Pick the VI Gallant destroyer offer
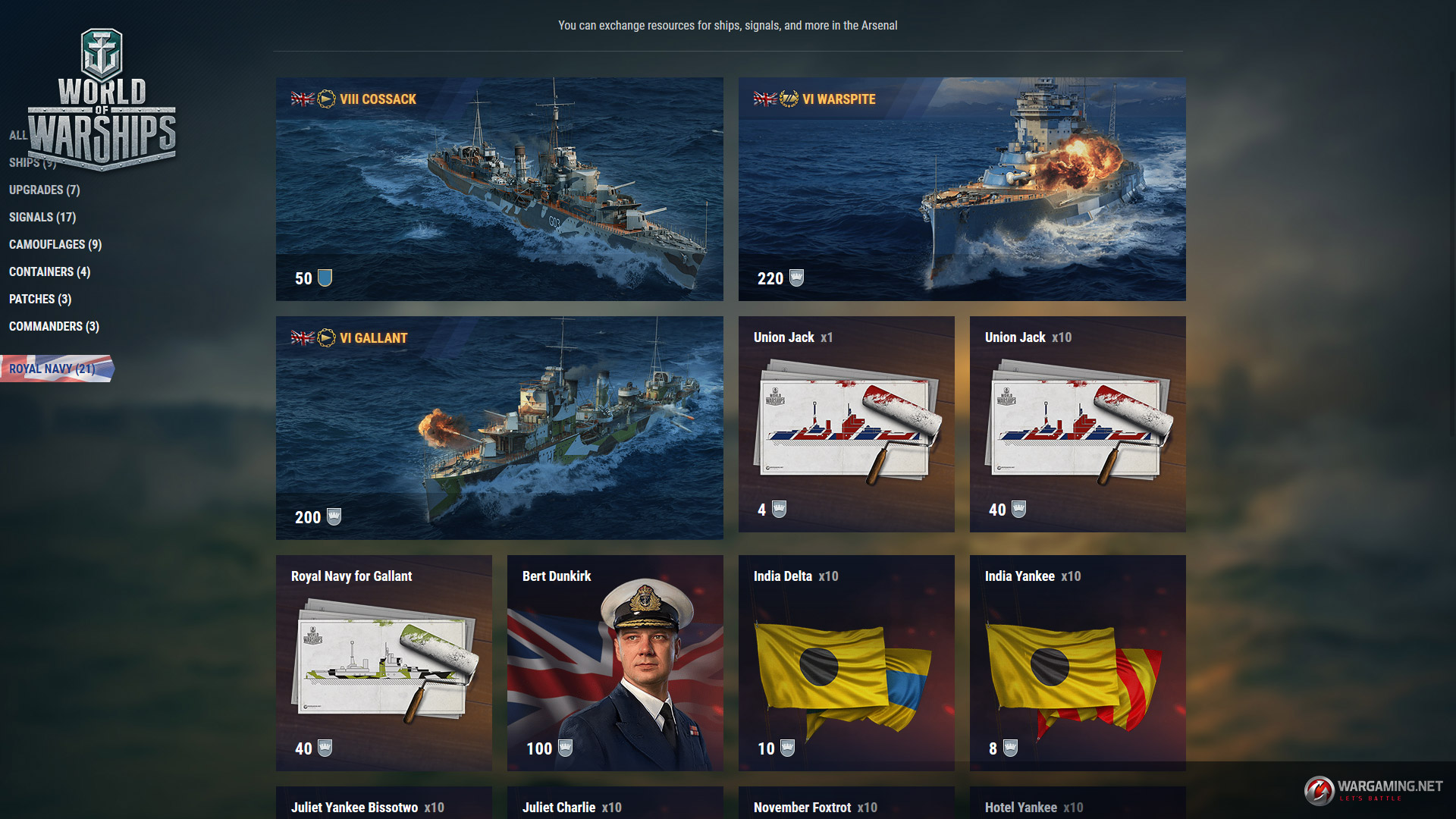The width and height of the screenshot is (1456, 819). (499, 428)
